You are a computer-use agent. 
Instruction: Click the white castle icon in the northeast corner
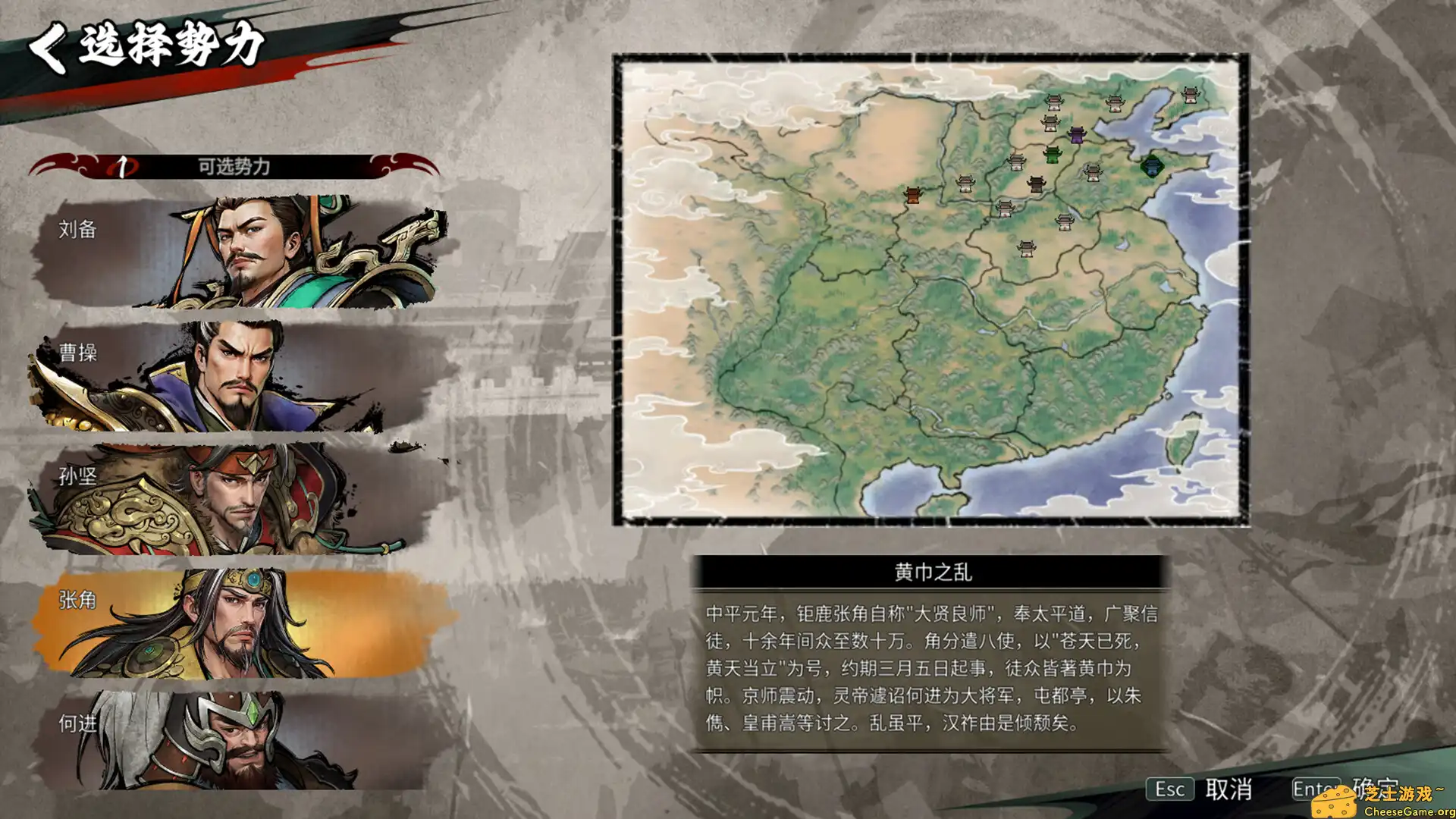tap(1192, 96)
